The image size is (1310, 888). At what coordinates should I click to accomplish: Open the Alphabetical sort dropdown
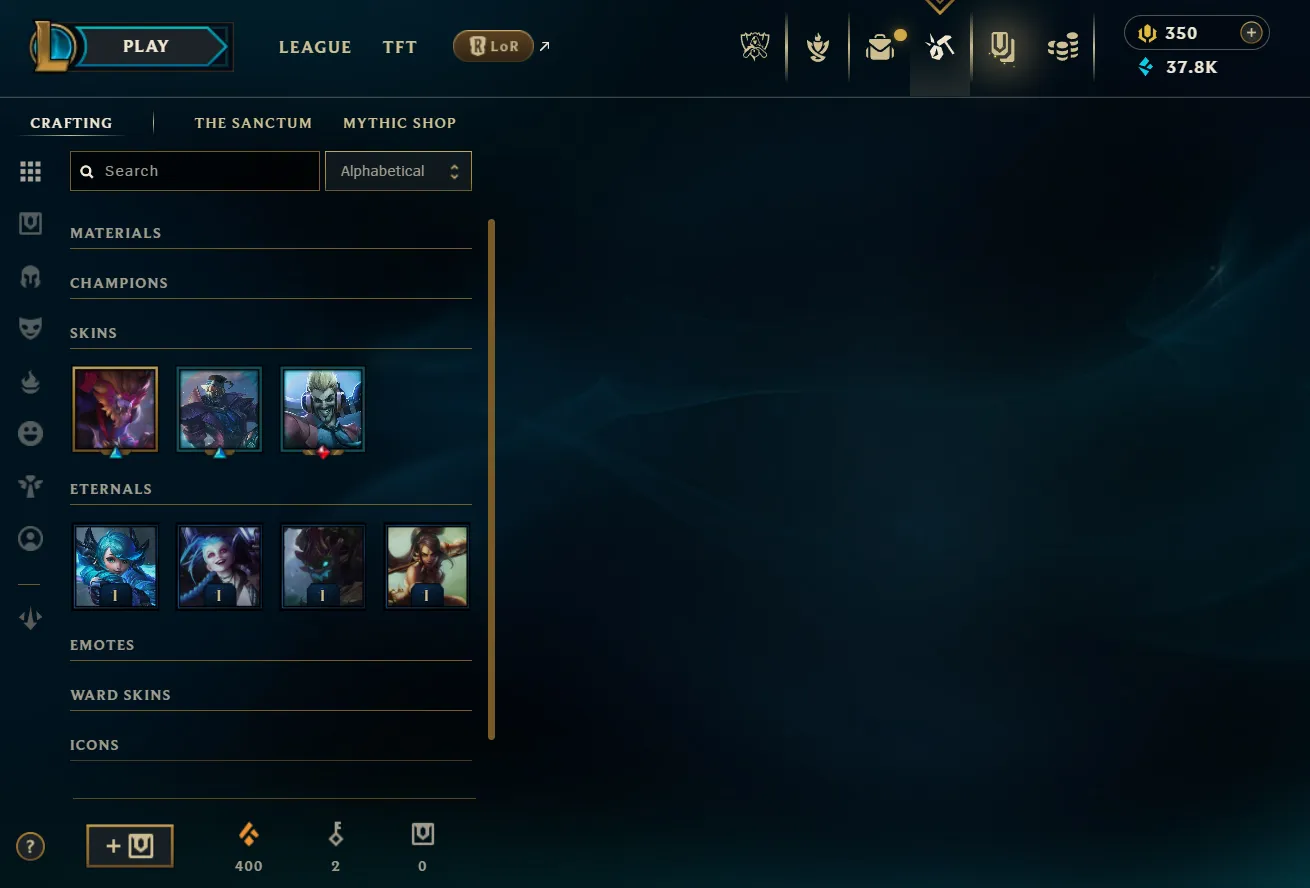coord(398,170)
